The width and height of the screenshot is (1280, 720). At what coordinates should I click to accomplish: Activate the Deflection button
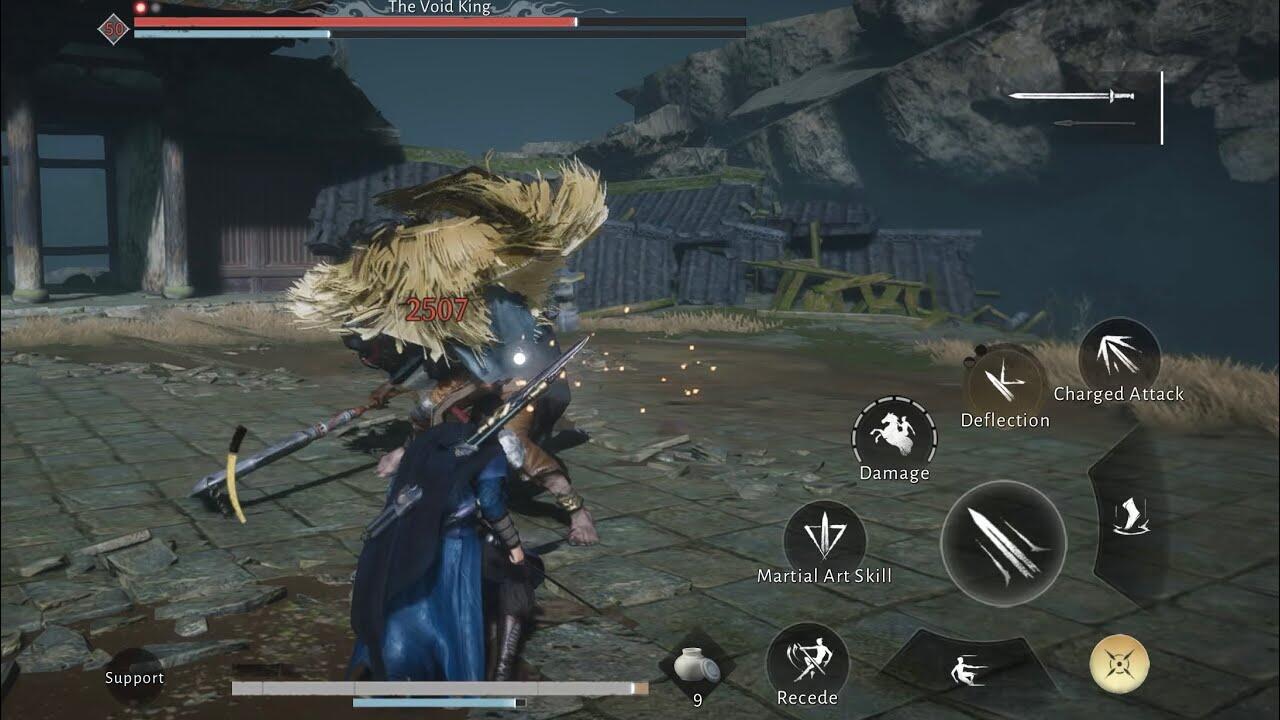coord(1004,383)
